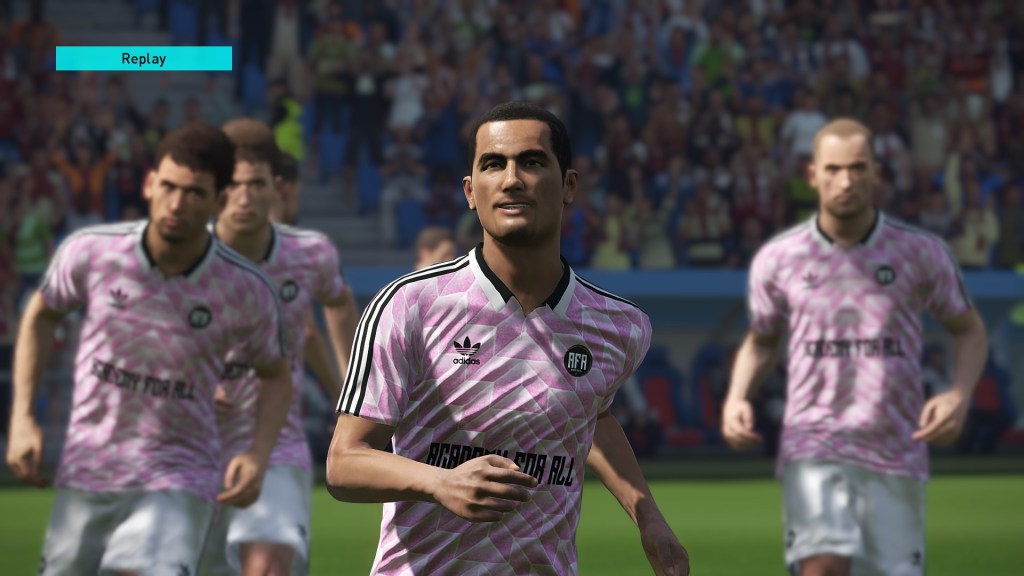Click the cyan Replay banner

click(x=143, y=58)
